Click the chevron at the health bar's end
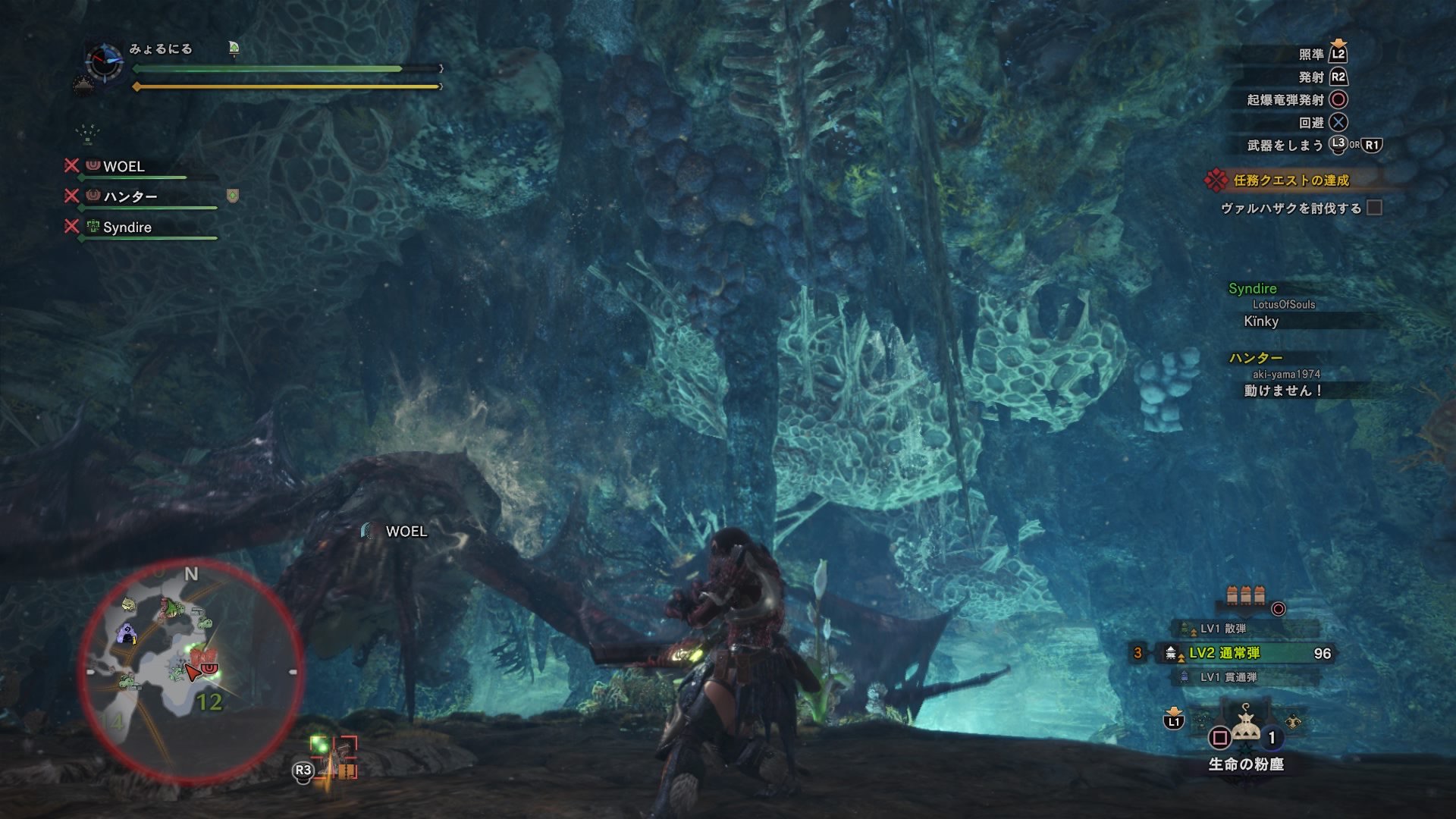The image size is (1456, 819). click(440, 68)
